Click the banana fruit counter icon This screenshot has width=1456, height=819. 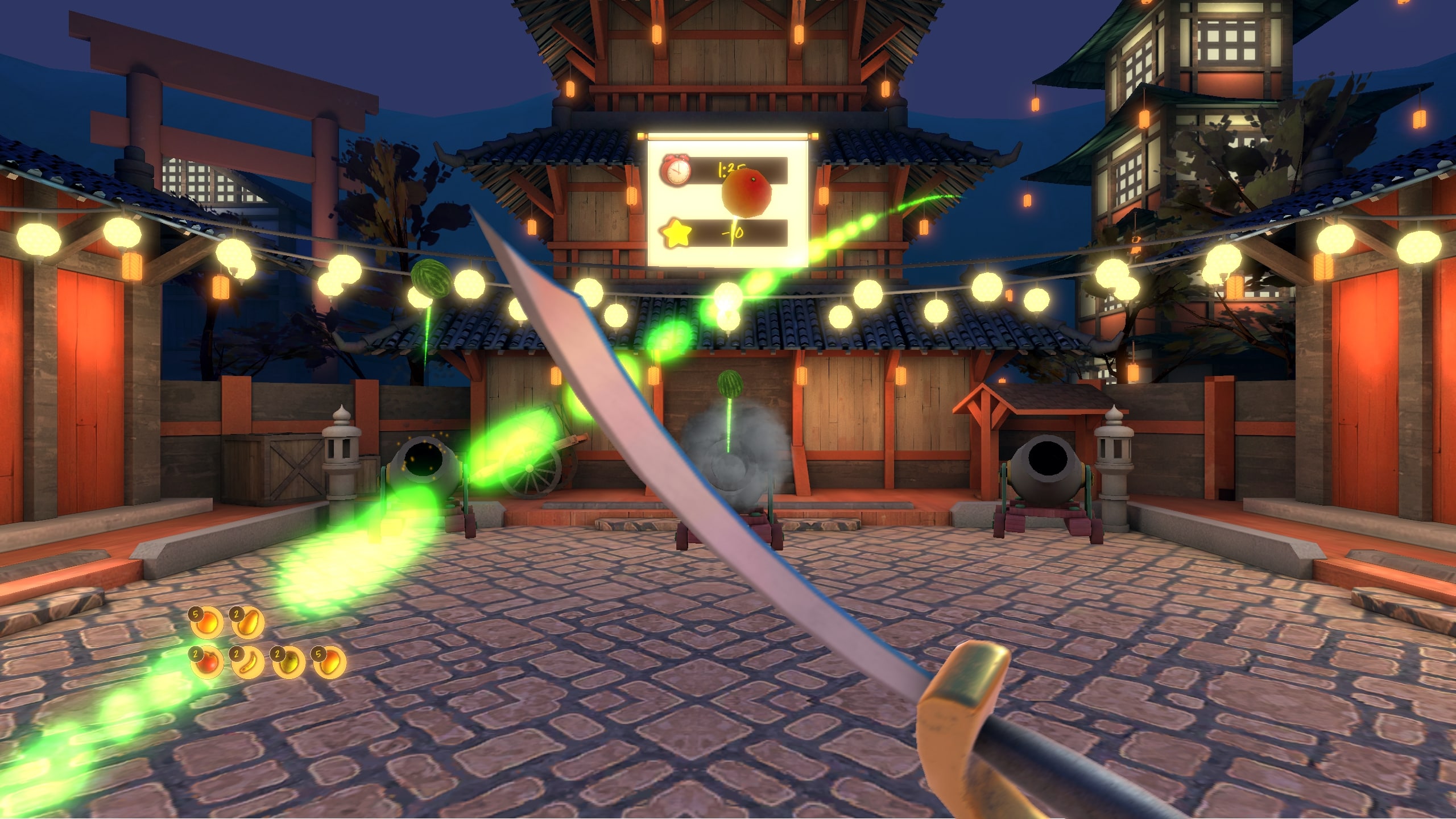tap(248, 663)
